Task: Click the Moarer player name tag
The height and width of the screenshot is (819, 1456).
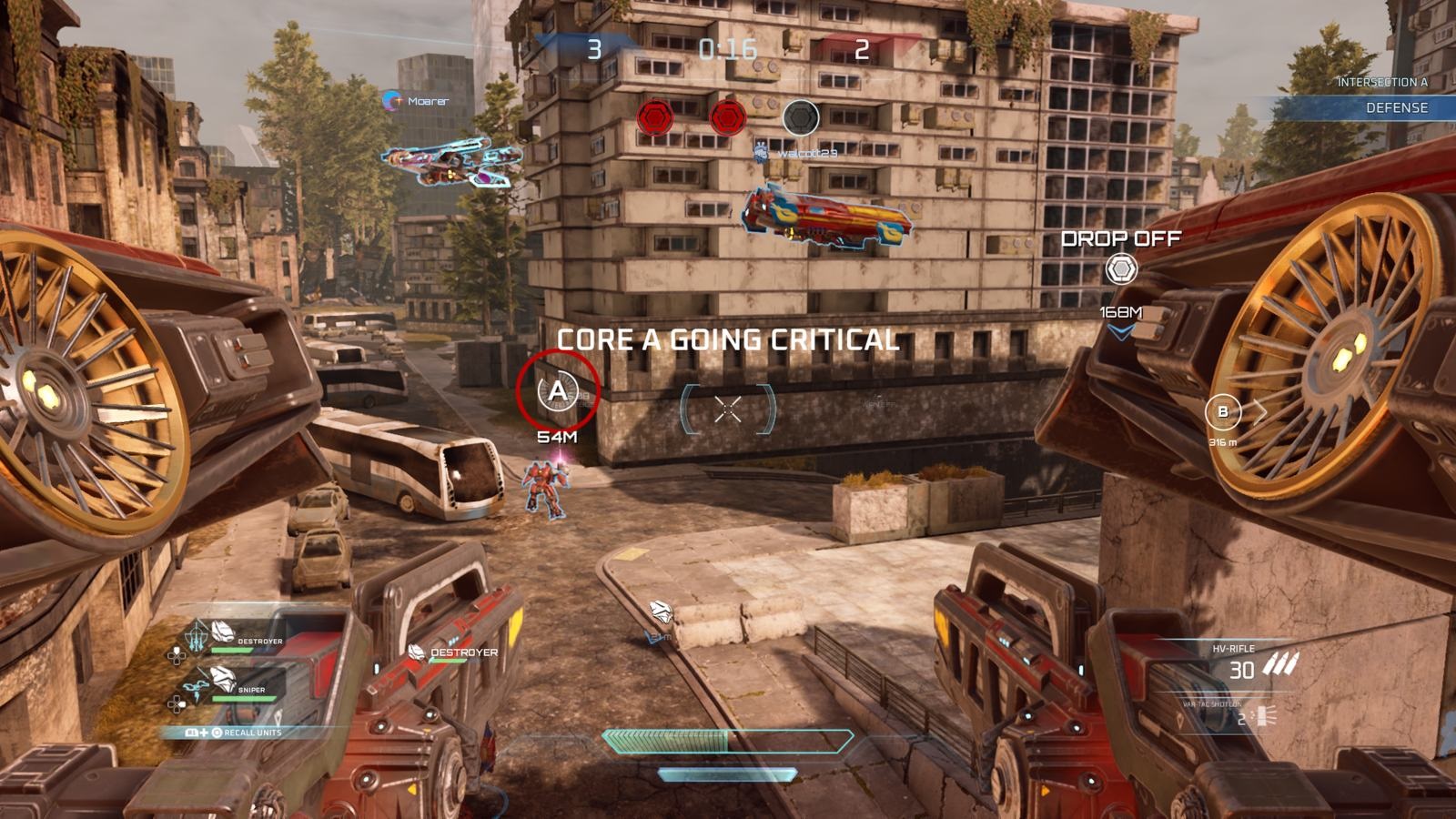Action: tap(419, 101)
